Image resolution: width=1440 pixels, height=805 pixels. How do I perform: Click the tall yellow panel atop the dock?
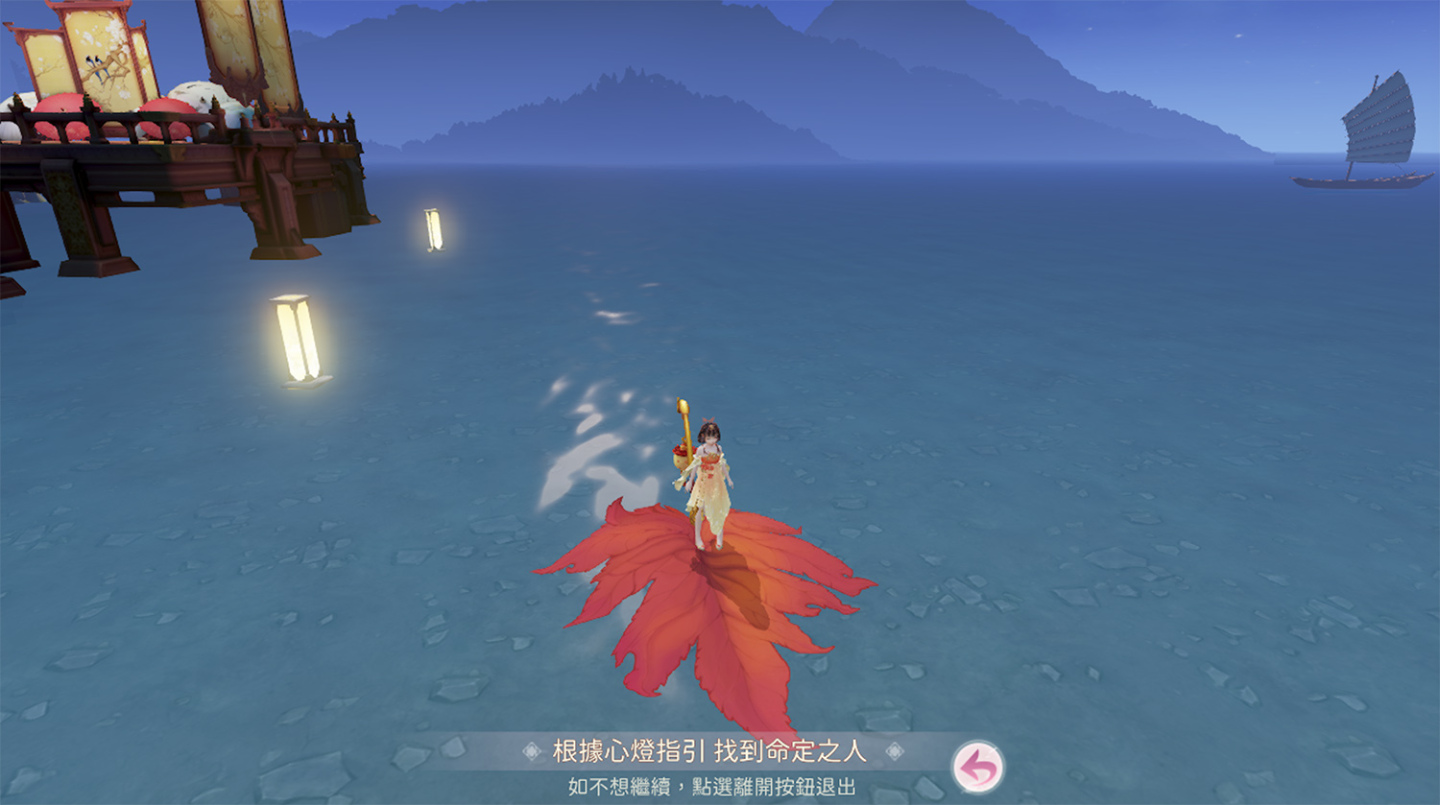coord(226,40)
